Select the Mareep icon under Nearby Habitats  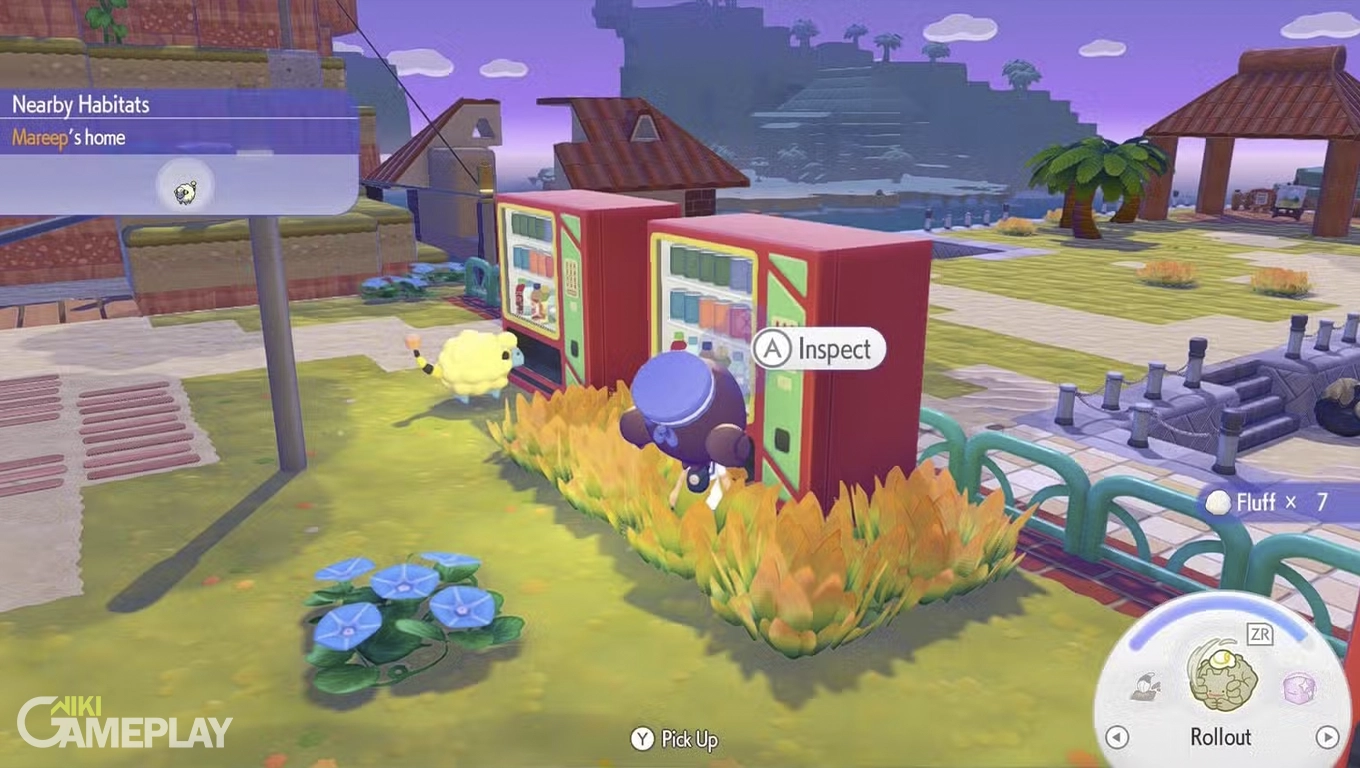[x=185, y=191]
